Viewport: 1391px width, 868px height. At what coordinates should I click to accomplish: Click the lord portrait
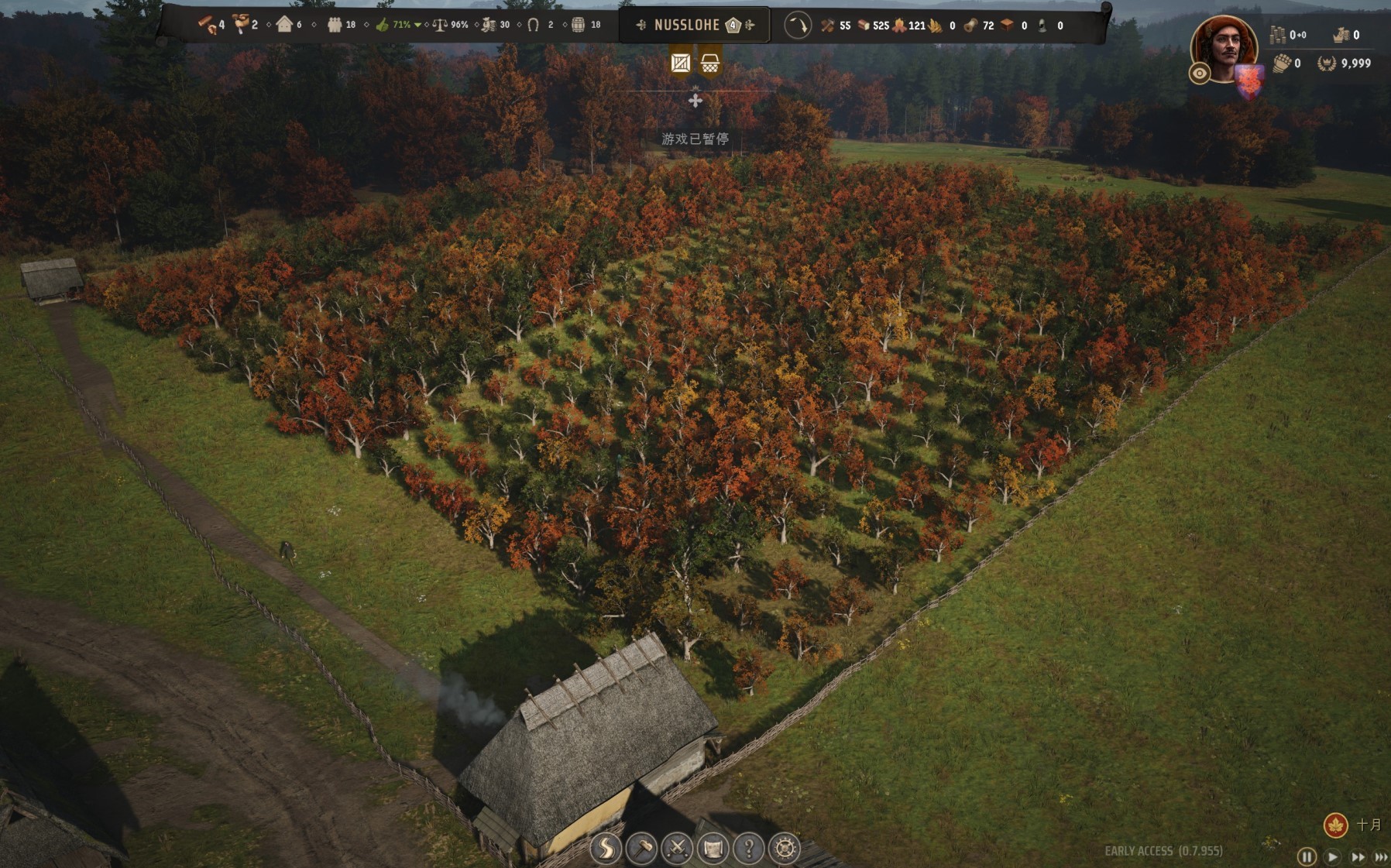coord(1224,46)
